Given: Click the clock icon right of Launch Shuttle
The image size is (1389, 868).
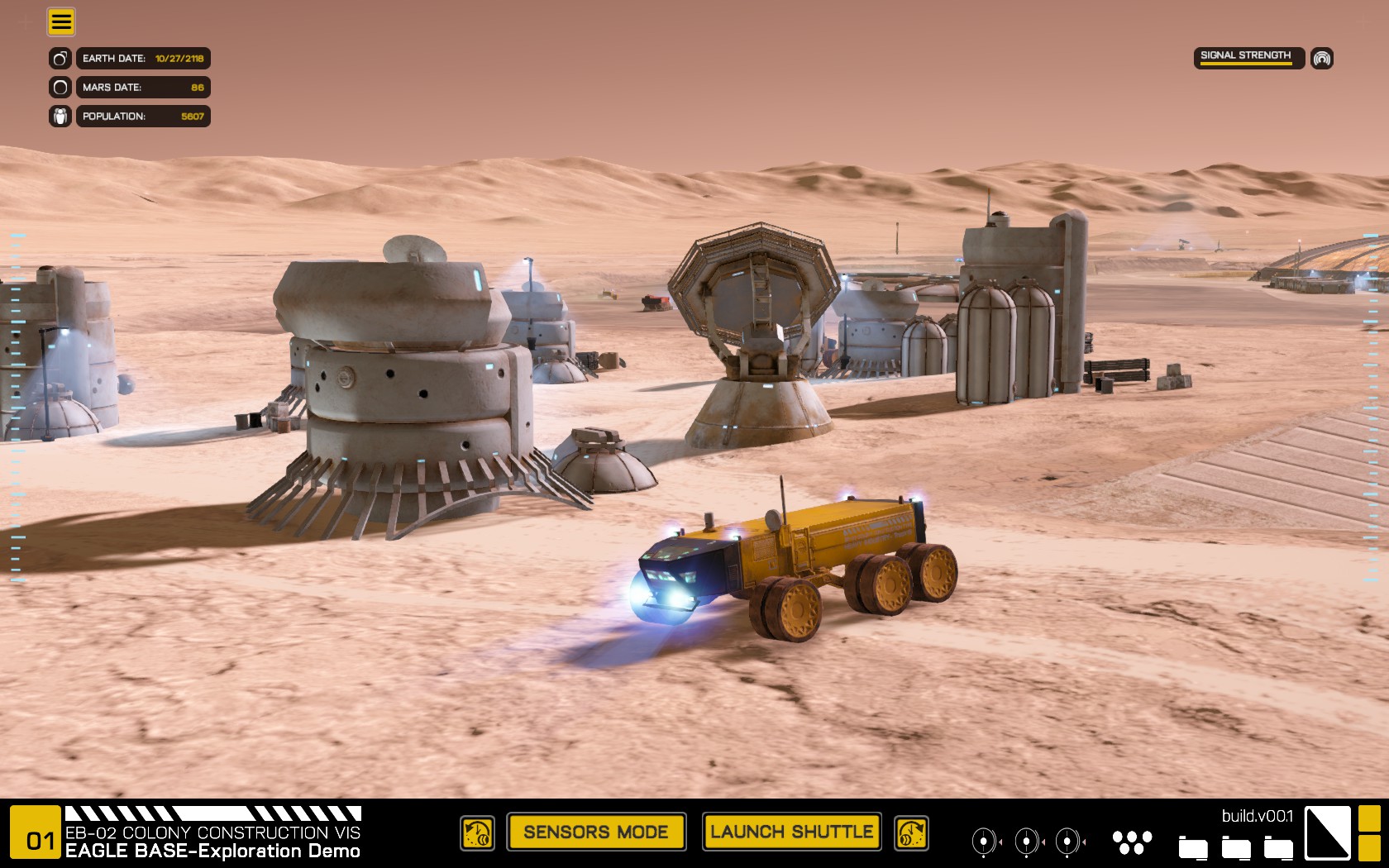Looking at the screenshot, I should 911,833.
